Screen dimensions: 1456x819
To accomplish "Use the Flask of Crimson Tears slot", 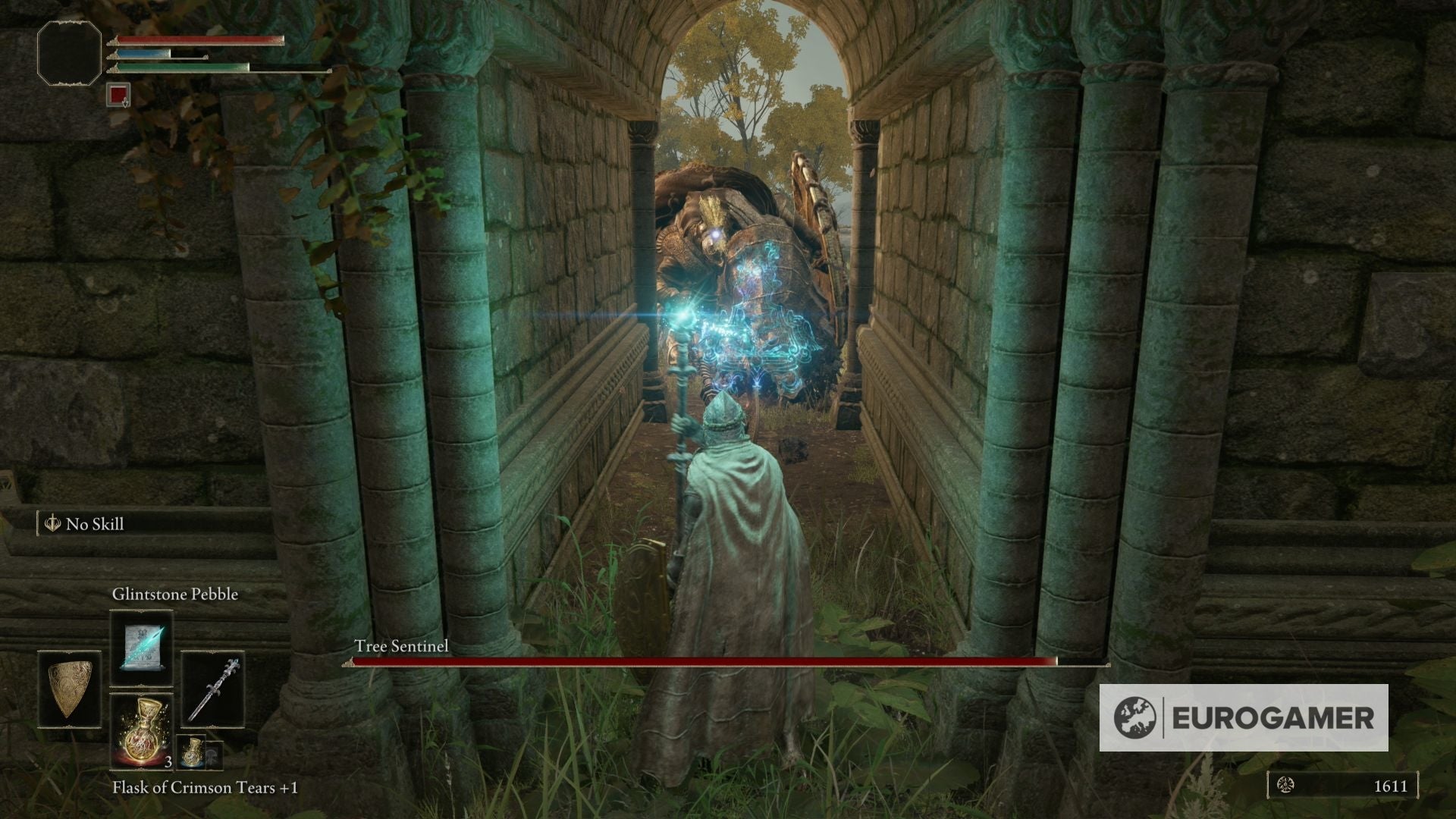I will tap(141, 731).
